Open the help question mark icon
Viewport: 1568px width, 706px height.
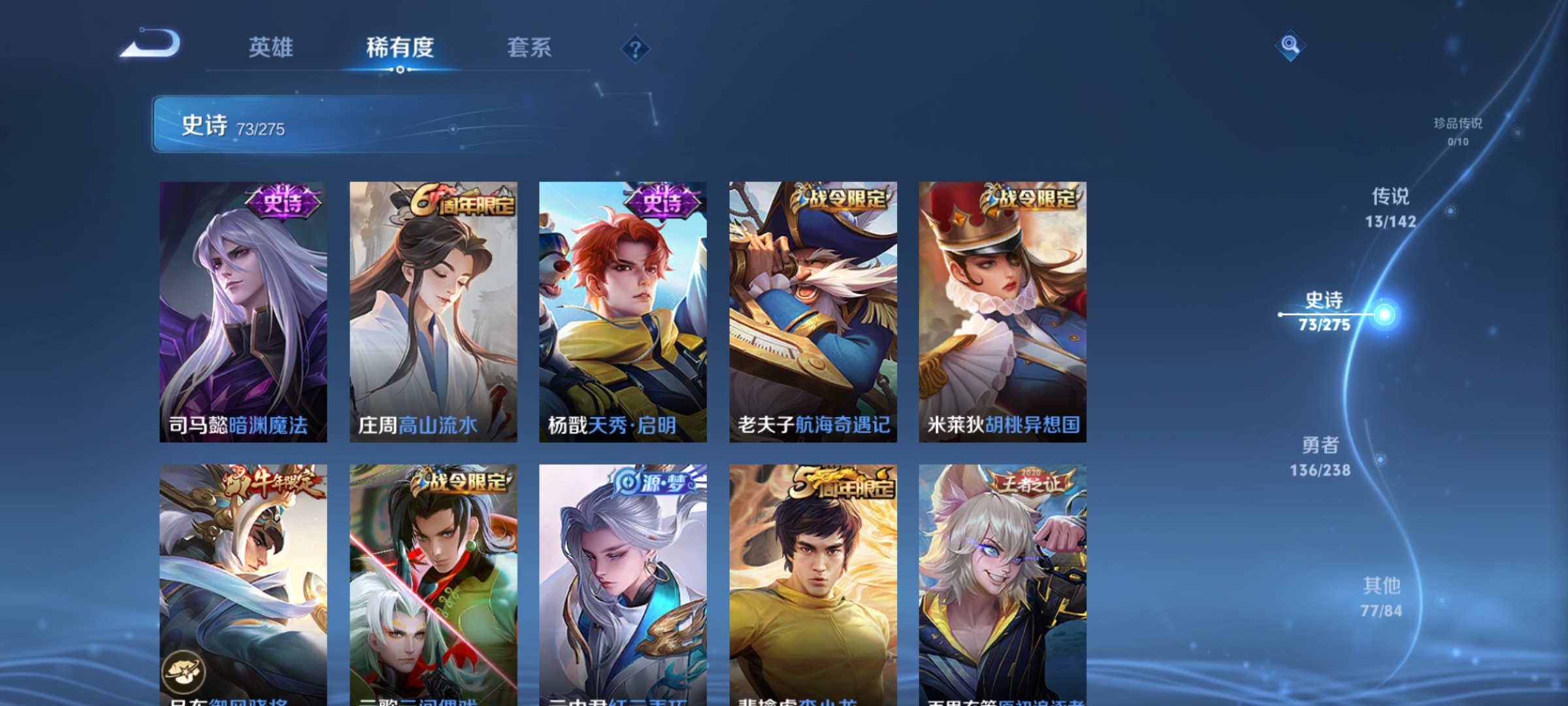(x=634, y=50)
